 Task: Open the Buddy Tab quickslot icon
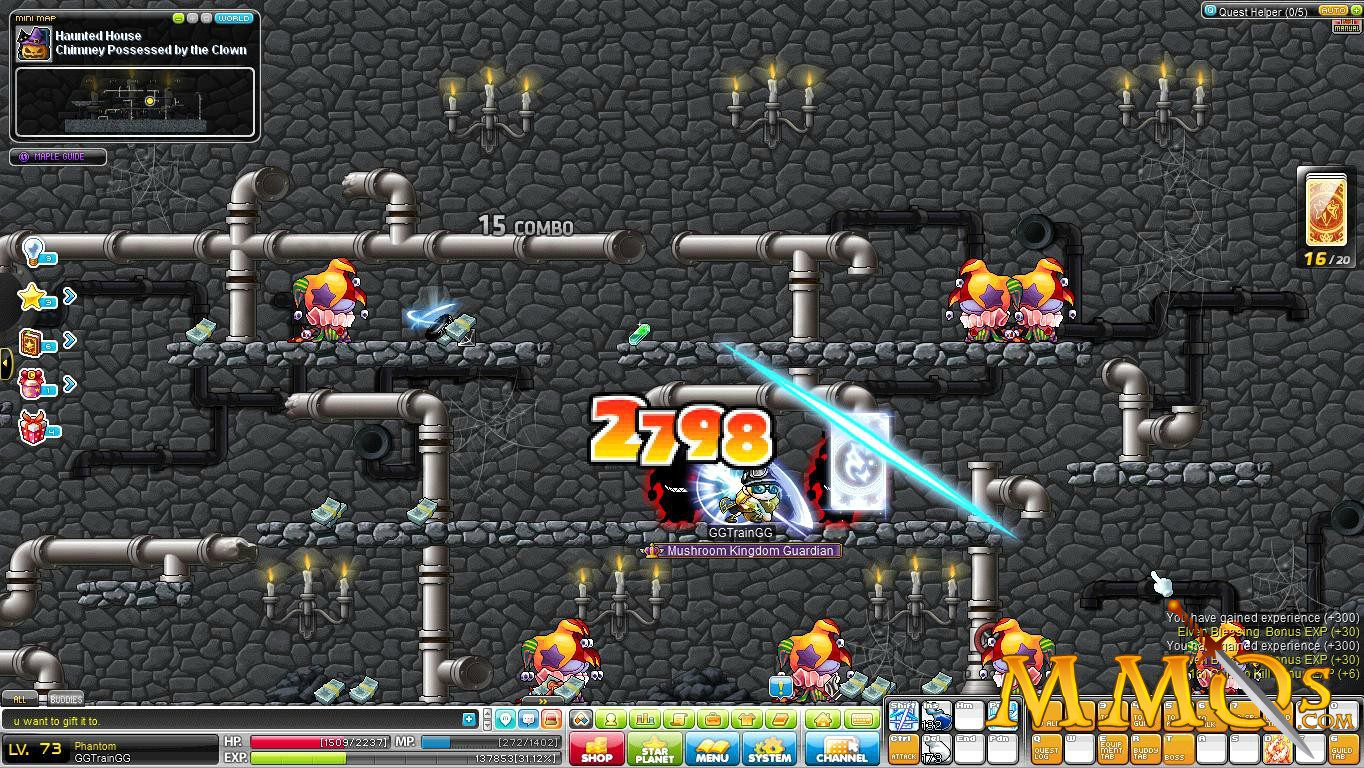coord(1143,748)
